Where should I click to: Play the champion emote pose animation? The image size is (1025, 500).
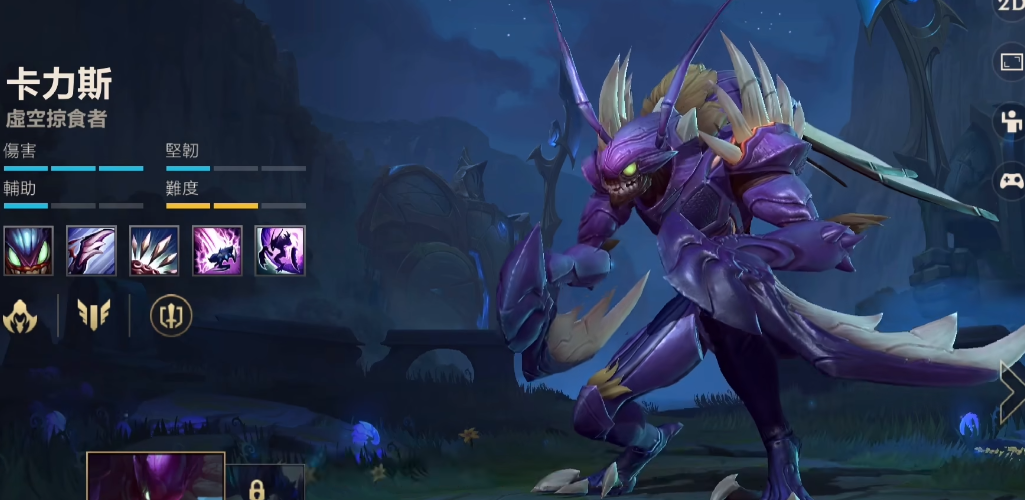click(1010, 122)
